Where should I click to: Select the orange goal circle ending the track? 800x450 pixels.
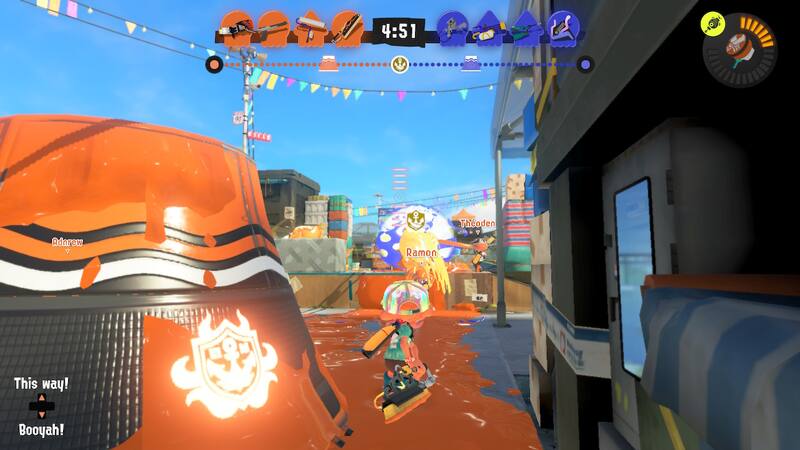[x=213, y=66]
